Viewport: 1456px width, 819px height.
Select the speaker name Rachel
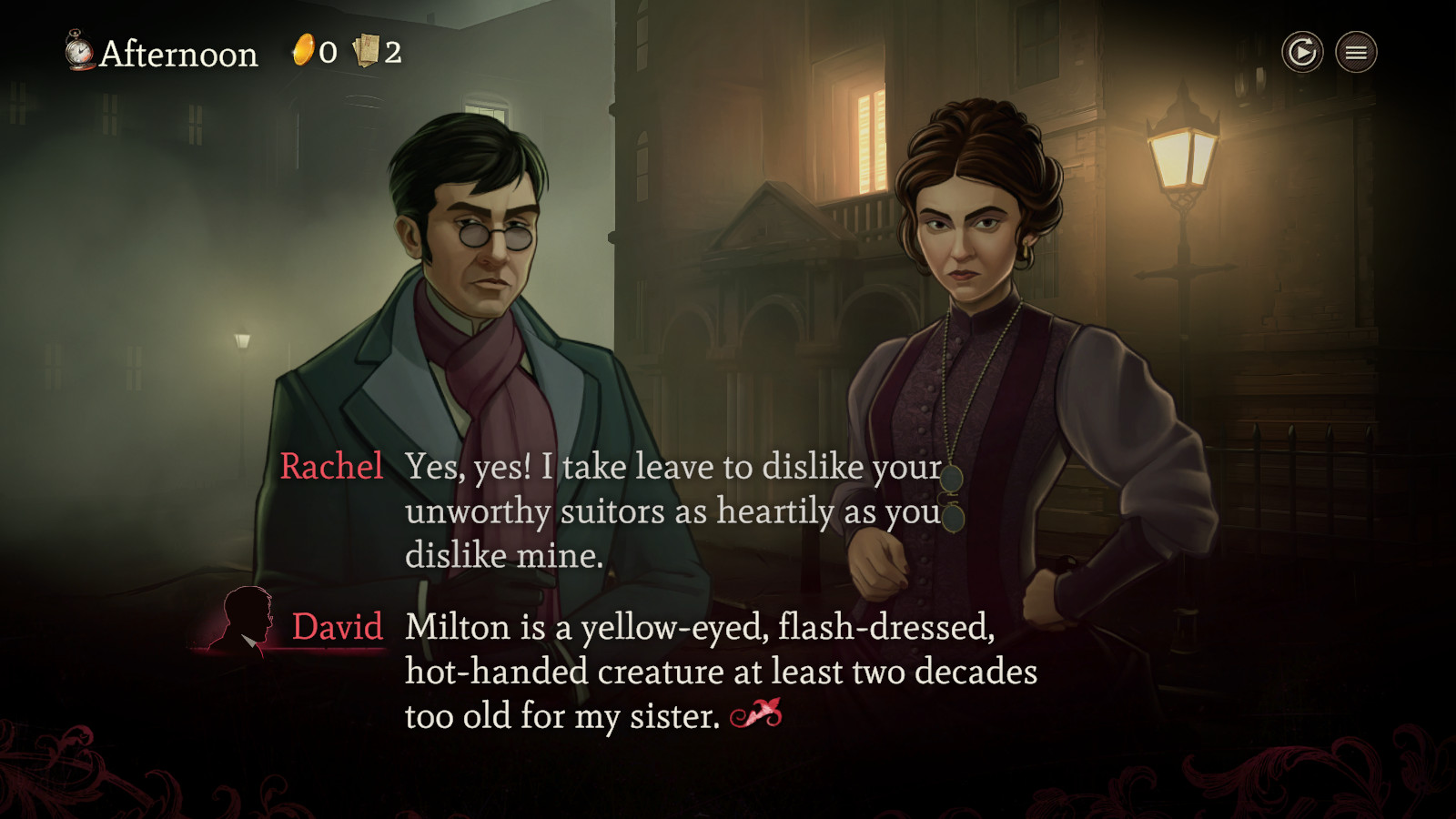pyautogui.click(x=331, y=467)
